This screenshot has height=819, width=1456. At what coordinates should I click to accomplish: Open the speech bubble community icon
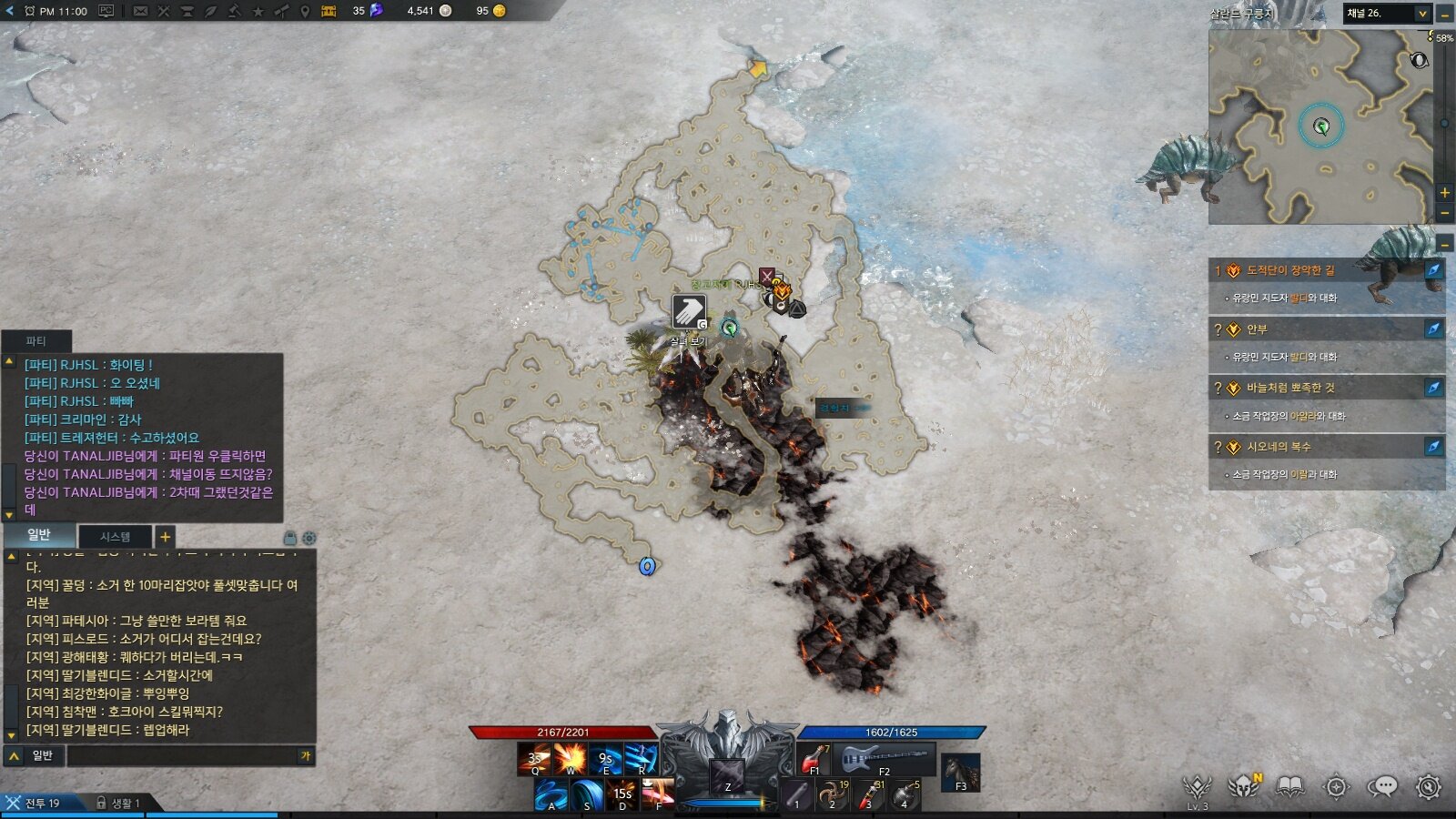1382,786
